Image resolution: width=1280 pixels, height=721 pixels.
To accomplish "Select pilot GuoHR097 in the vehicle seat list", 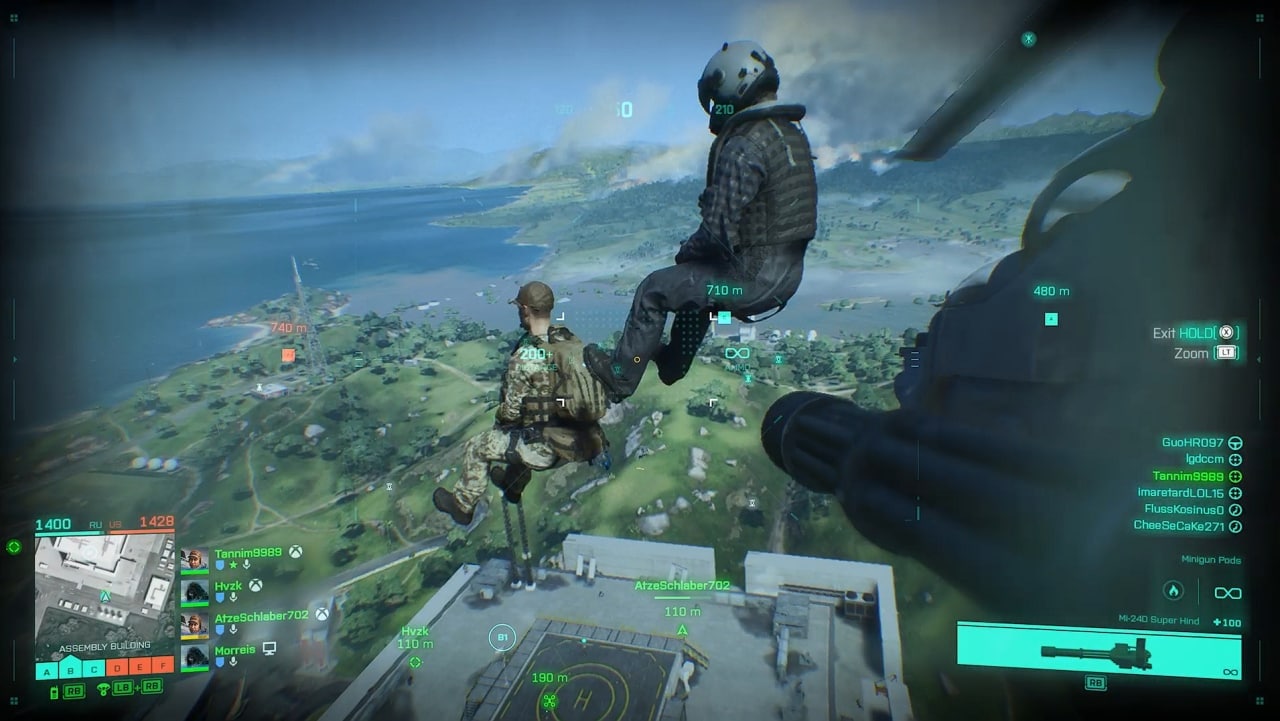I will point(1192,442).
